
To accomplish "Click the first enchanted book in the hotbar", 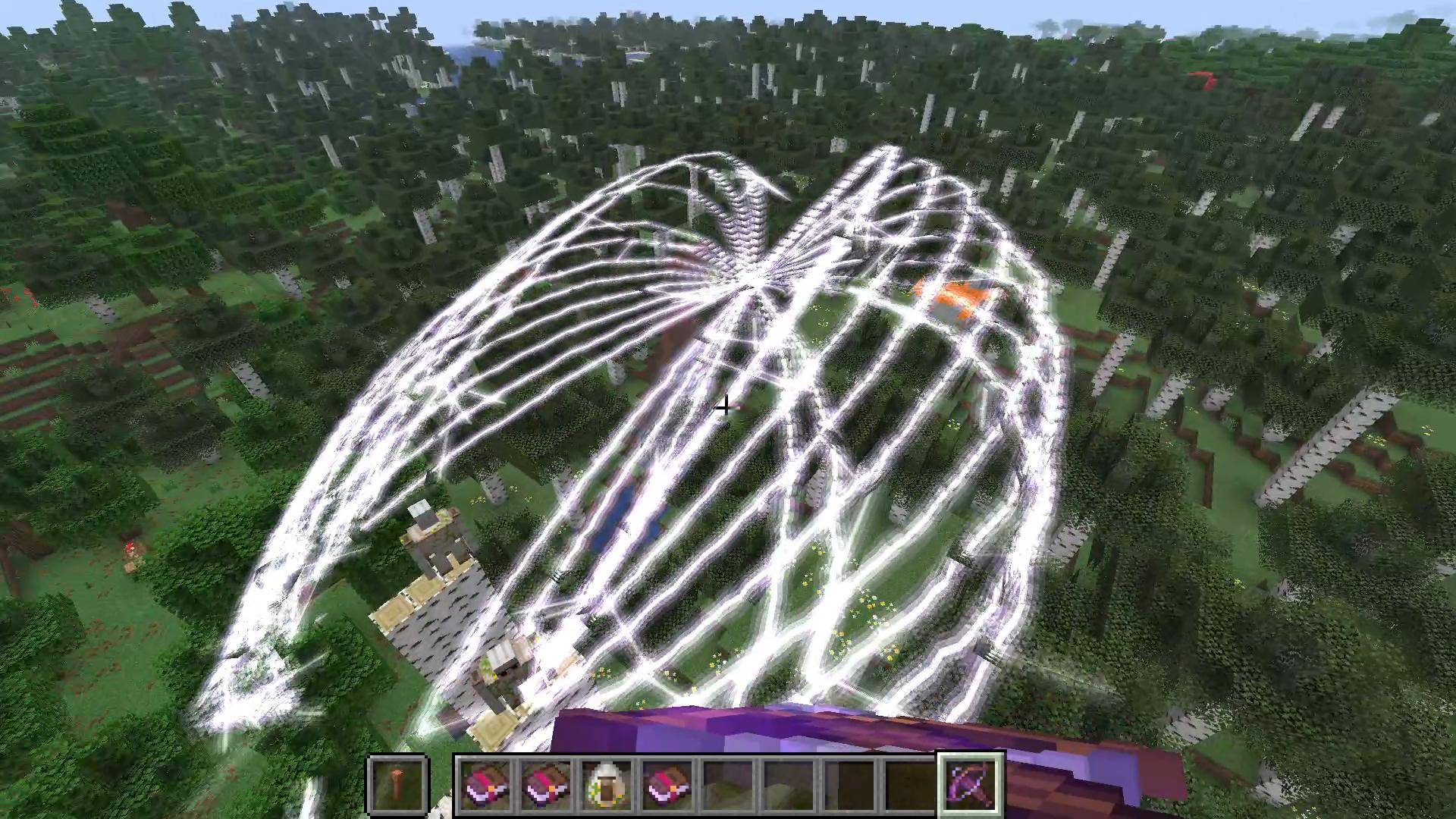I will pos(484,785).
